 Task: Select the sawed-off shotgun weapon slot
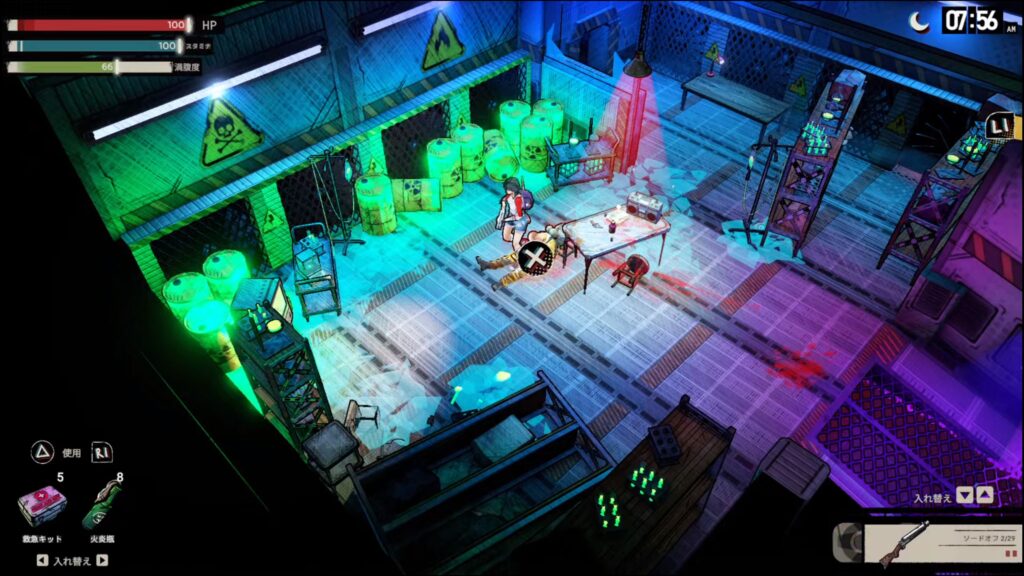point(928,545)
